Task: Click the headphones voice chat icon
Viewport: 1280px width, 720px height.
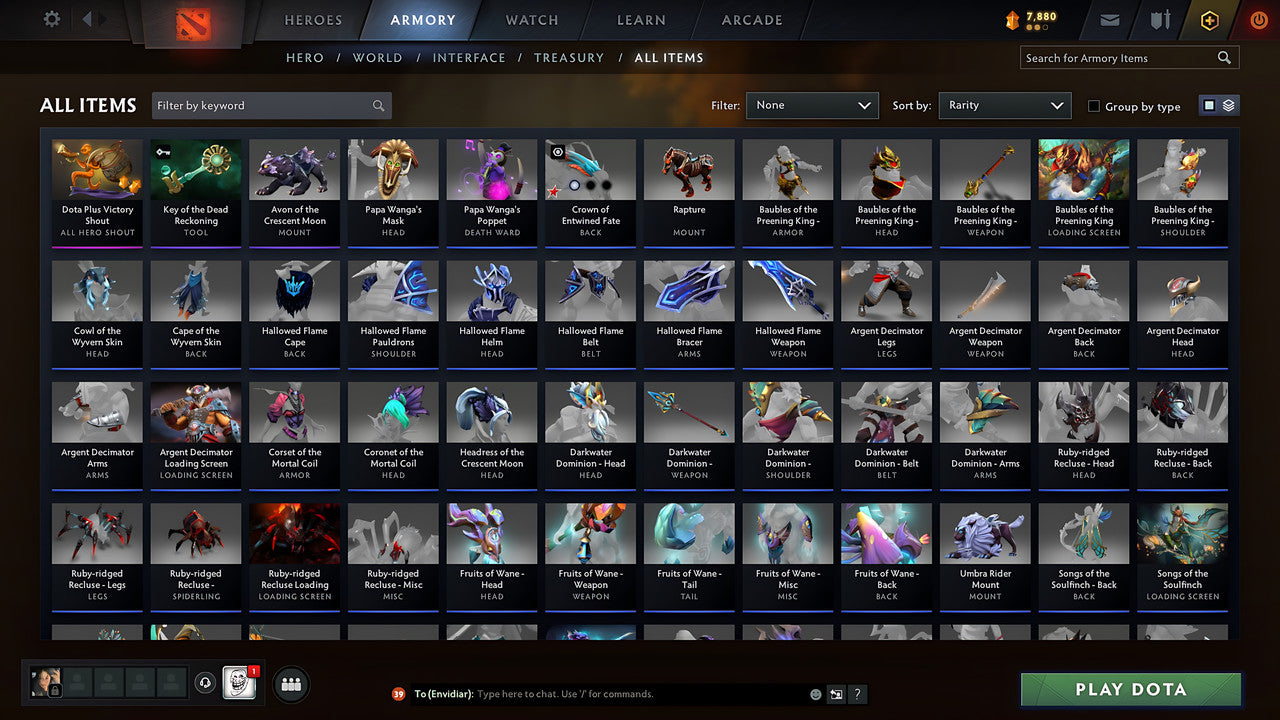Action: [208, 683]
